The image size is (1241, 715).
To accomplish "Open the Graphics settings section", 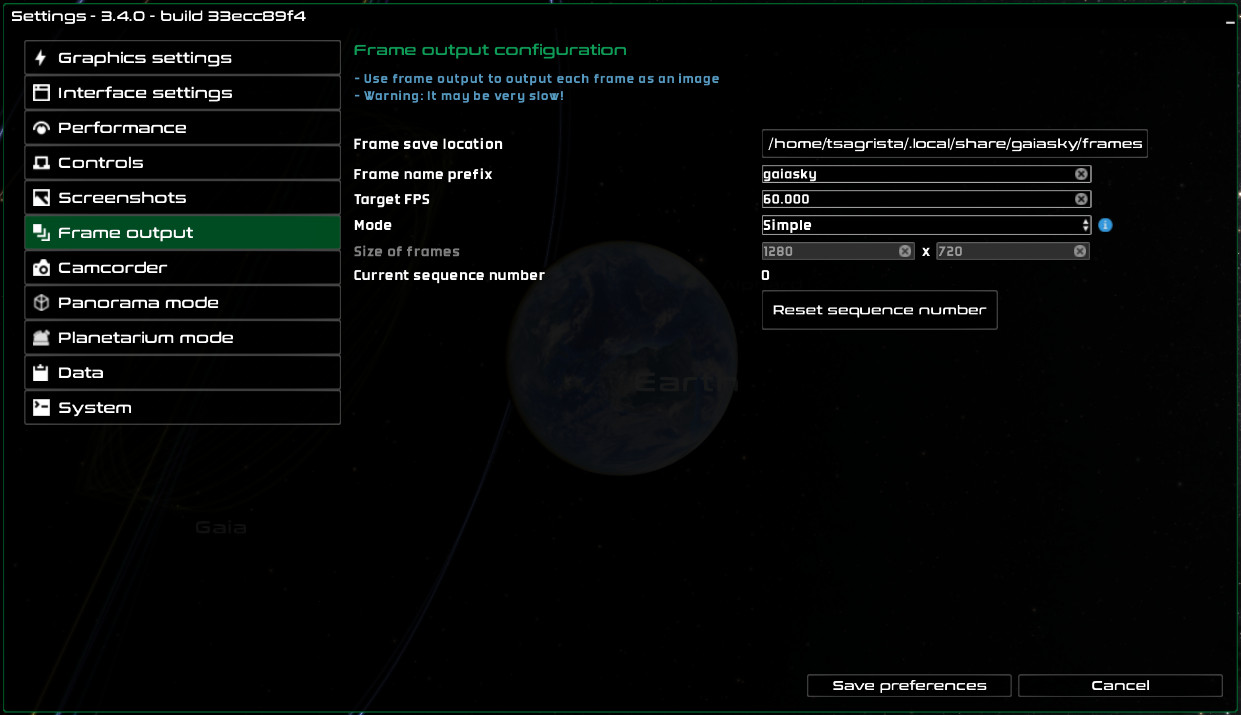I will [x=182, y=58].
